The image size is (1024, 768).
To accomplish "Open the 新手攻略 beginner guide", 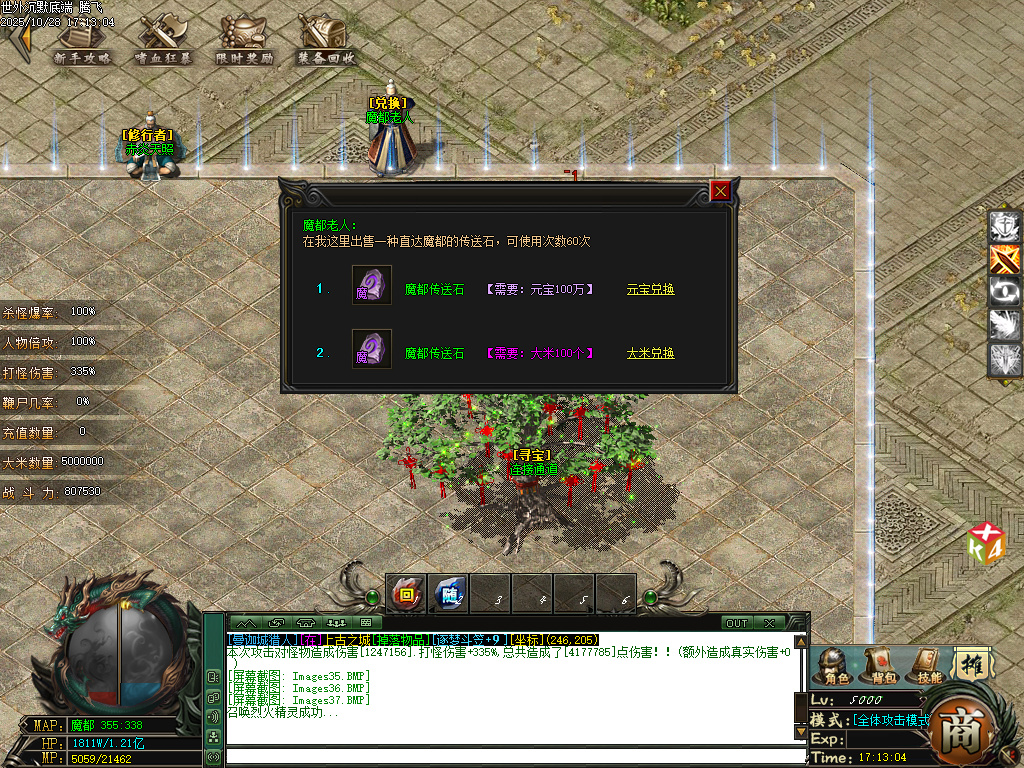I will point(82,42).
